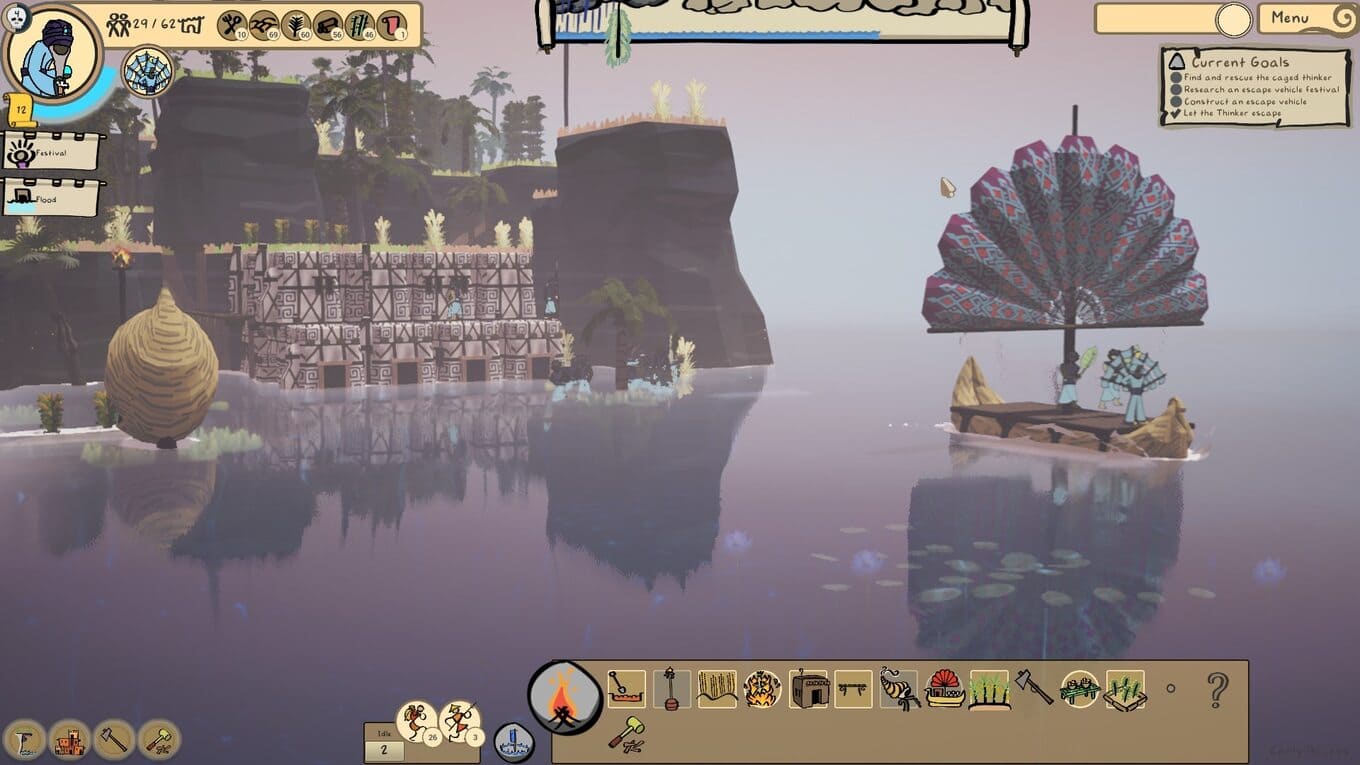Choose the red fan boat icon
Screen dimensions: 1360x765
945,689
